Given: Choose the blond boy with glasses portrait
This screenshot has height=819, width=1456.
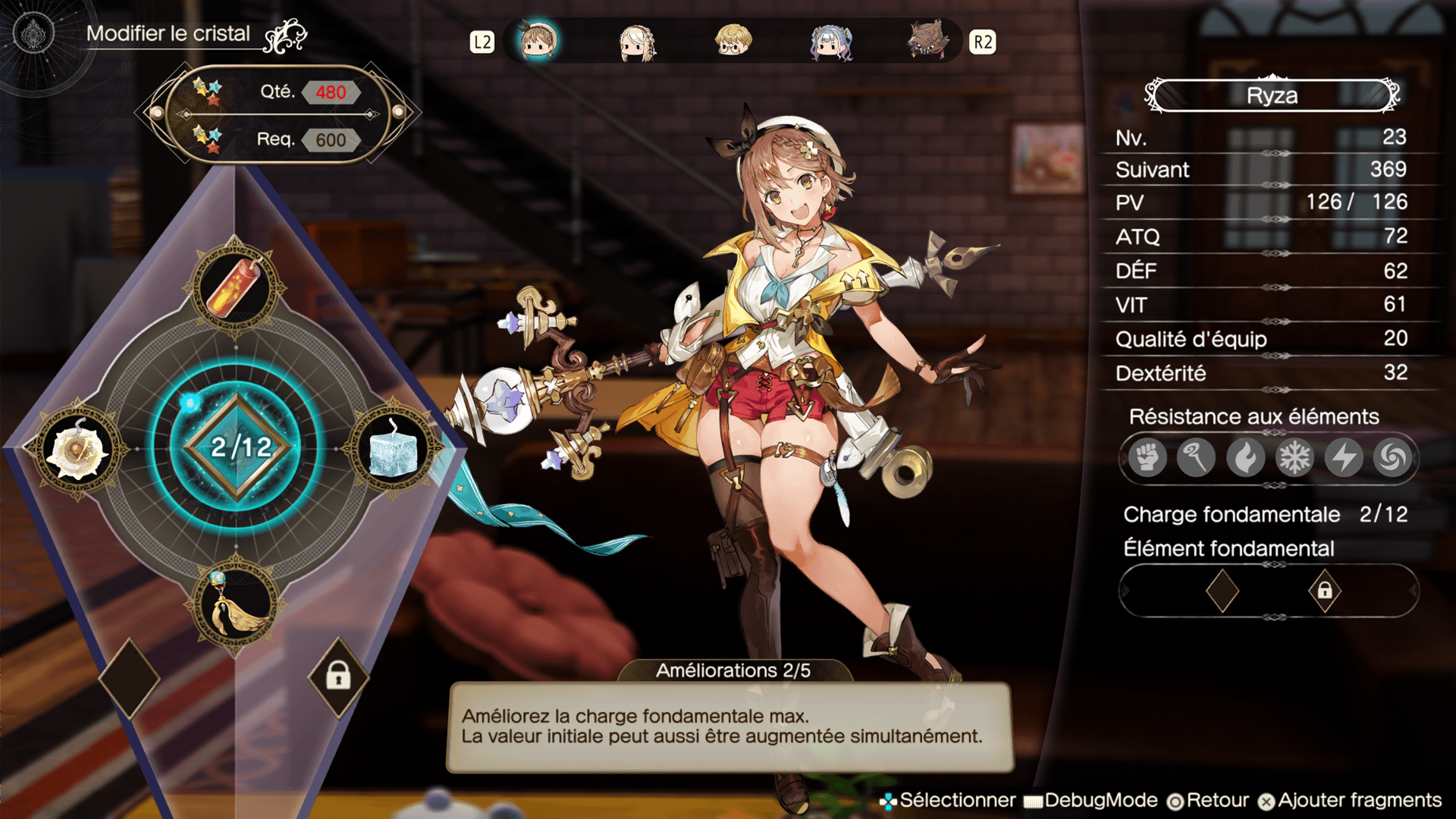Looking at the screenshot, I should pos(733,41).
